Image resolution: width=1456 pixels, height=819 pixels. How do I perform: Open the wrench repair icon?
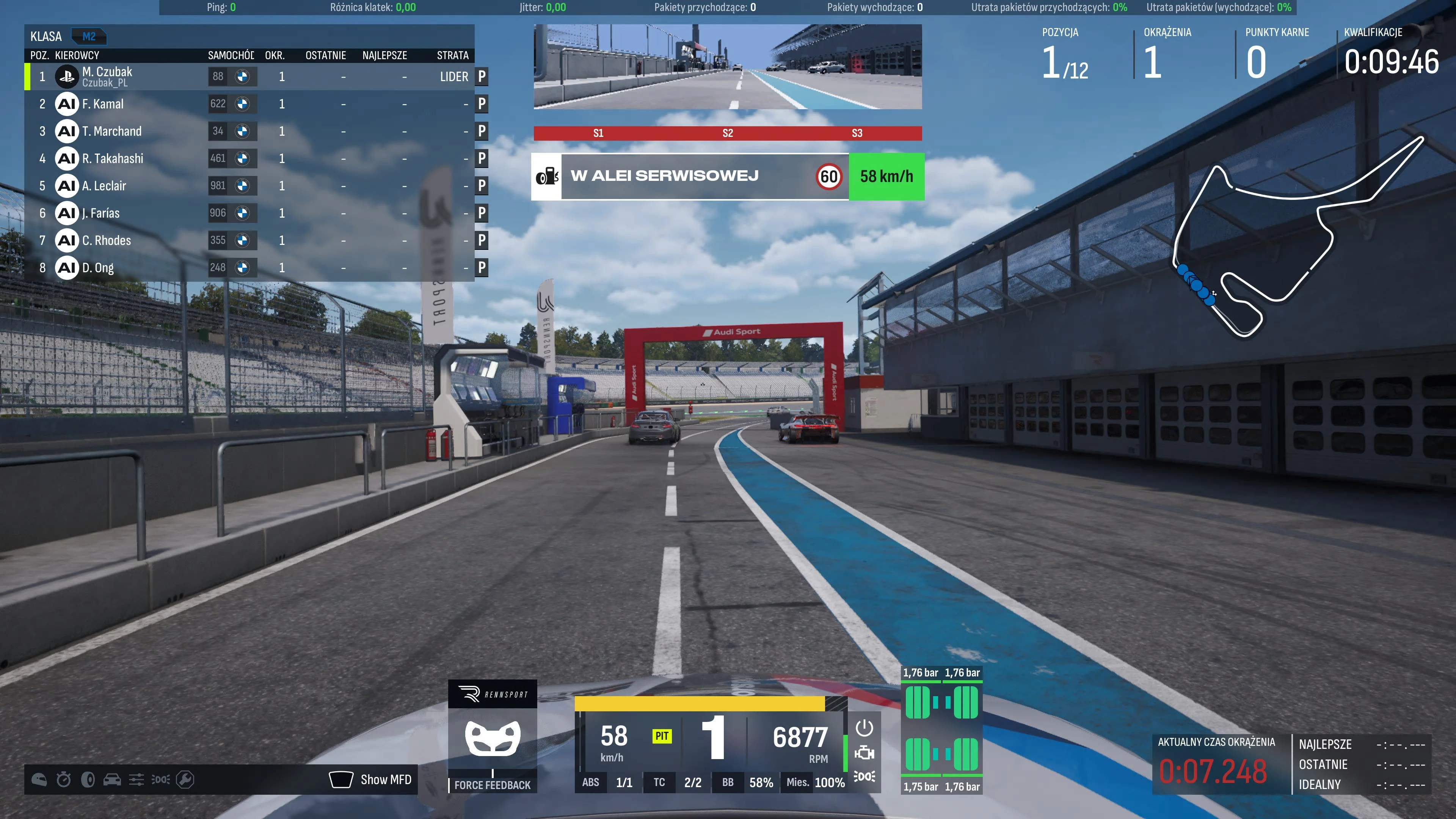(x=185, y=780)
